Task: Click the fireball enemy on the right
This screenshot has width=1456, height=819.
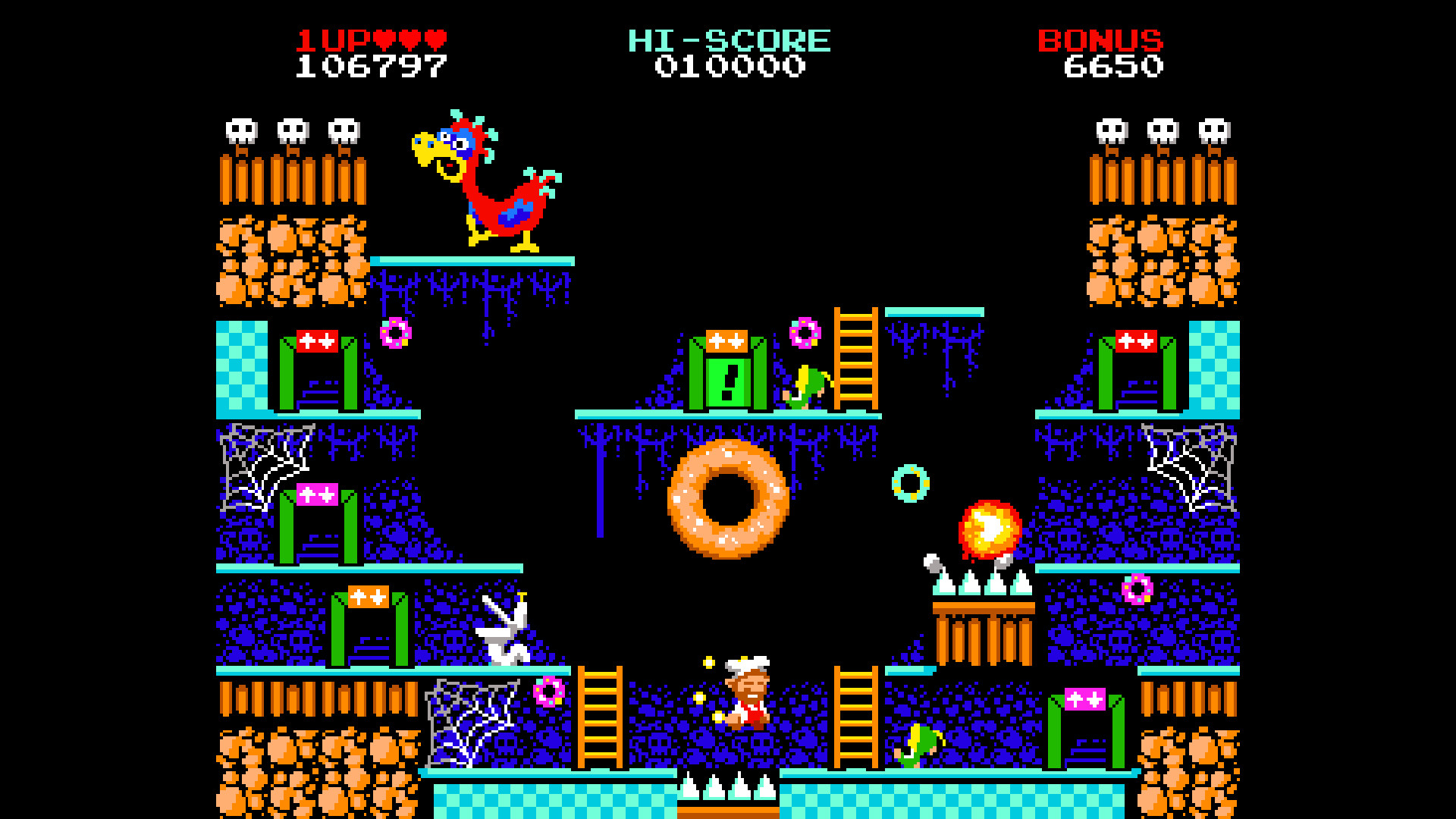Action: click(990, 531)
